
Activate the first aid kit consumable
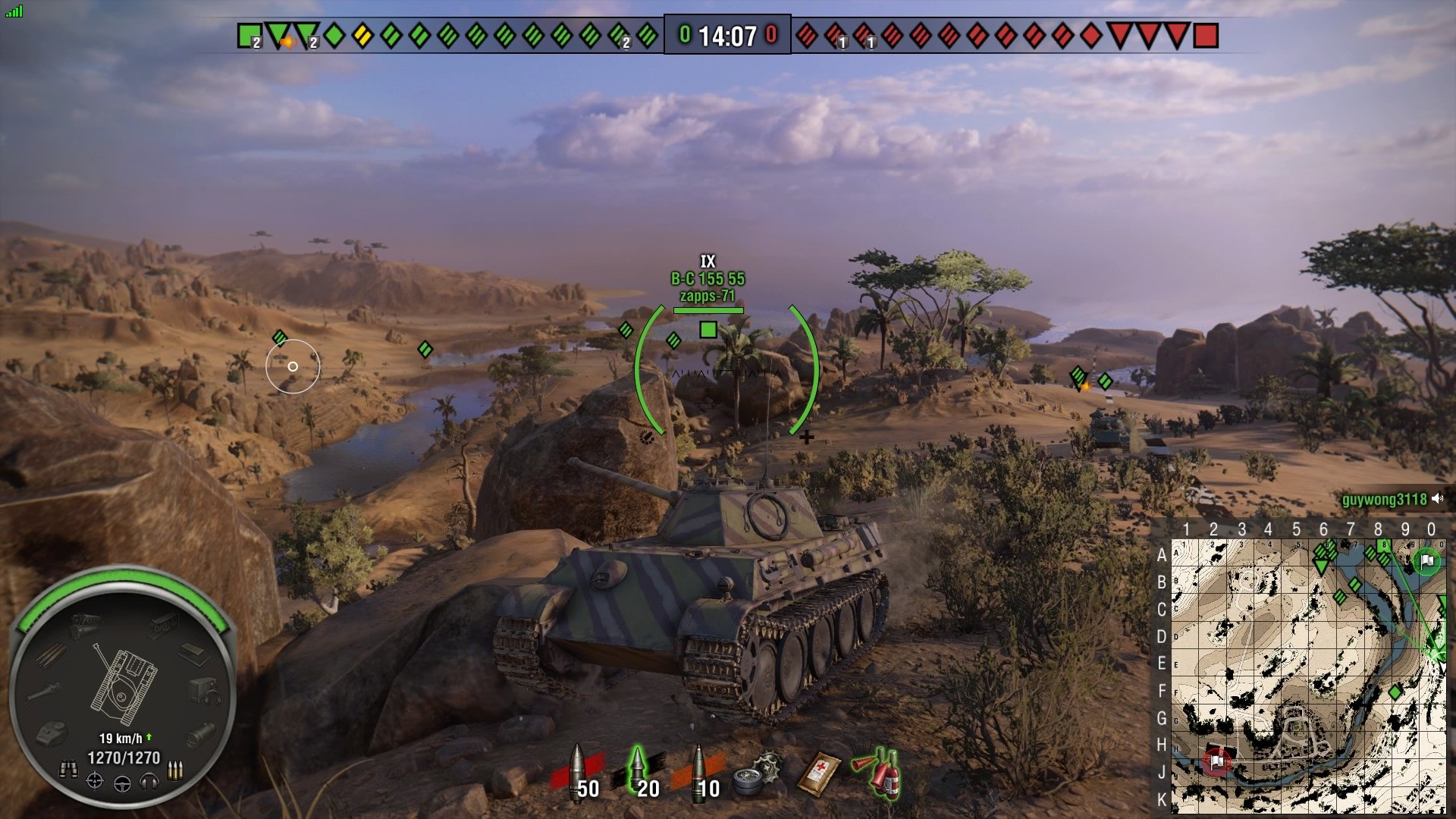819,773
